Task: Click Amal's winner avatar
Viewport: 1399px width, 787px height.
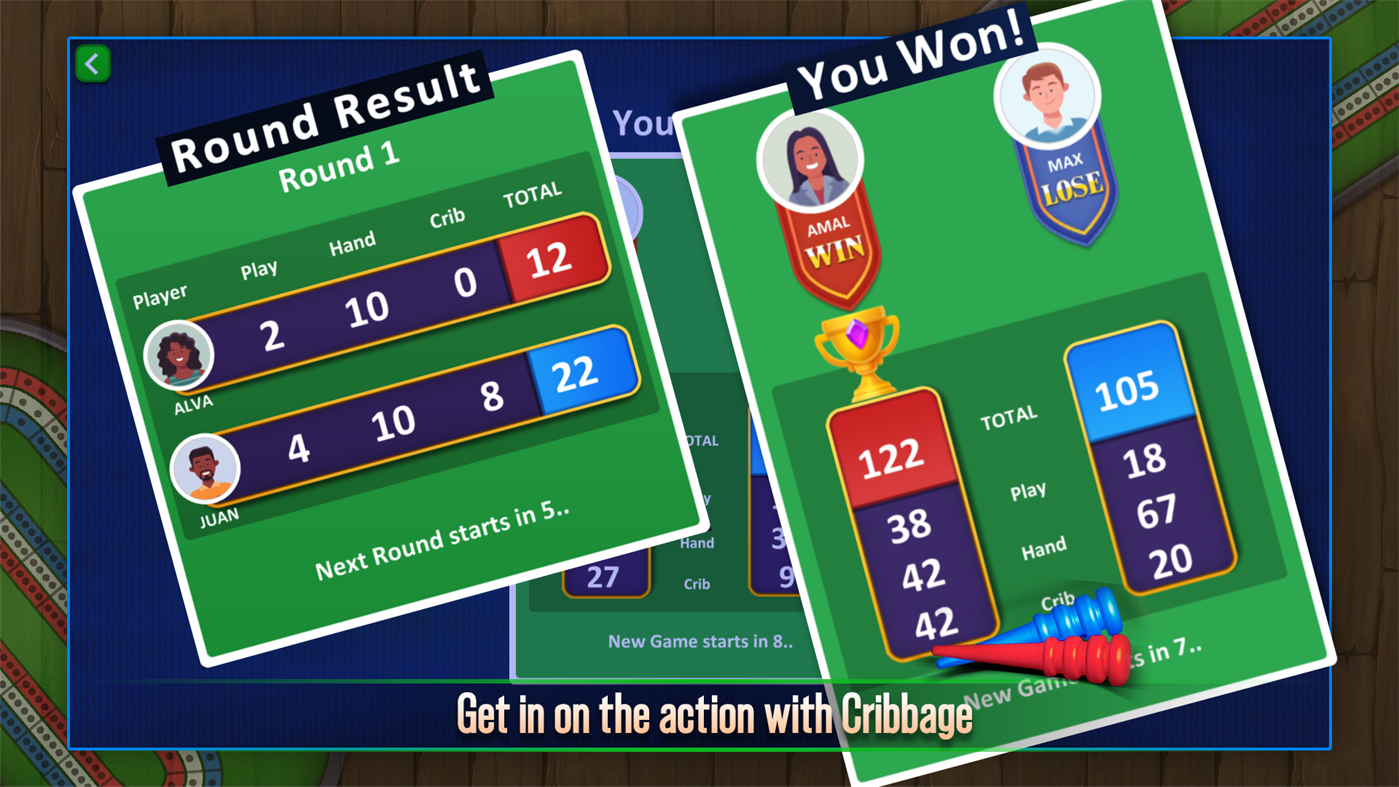Action: pos(812,162)
